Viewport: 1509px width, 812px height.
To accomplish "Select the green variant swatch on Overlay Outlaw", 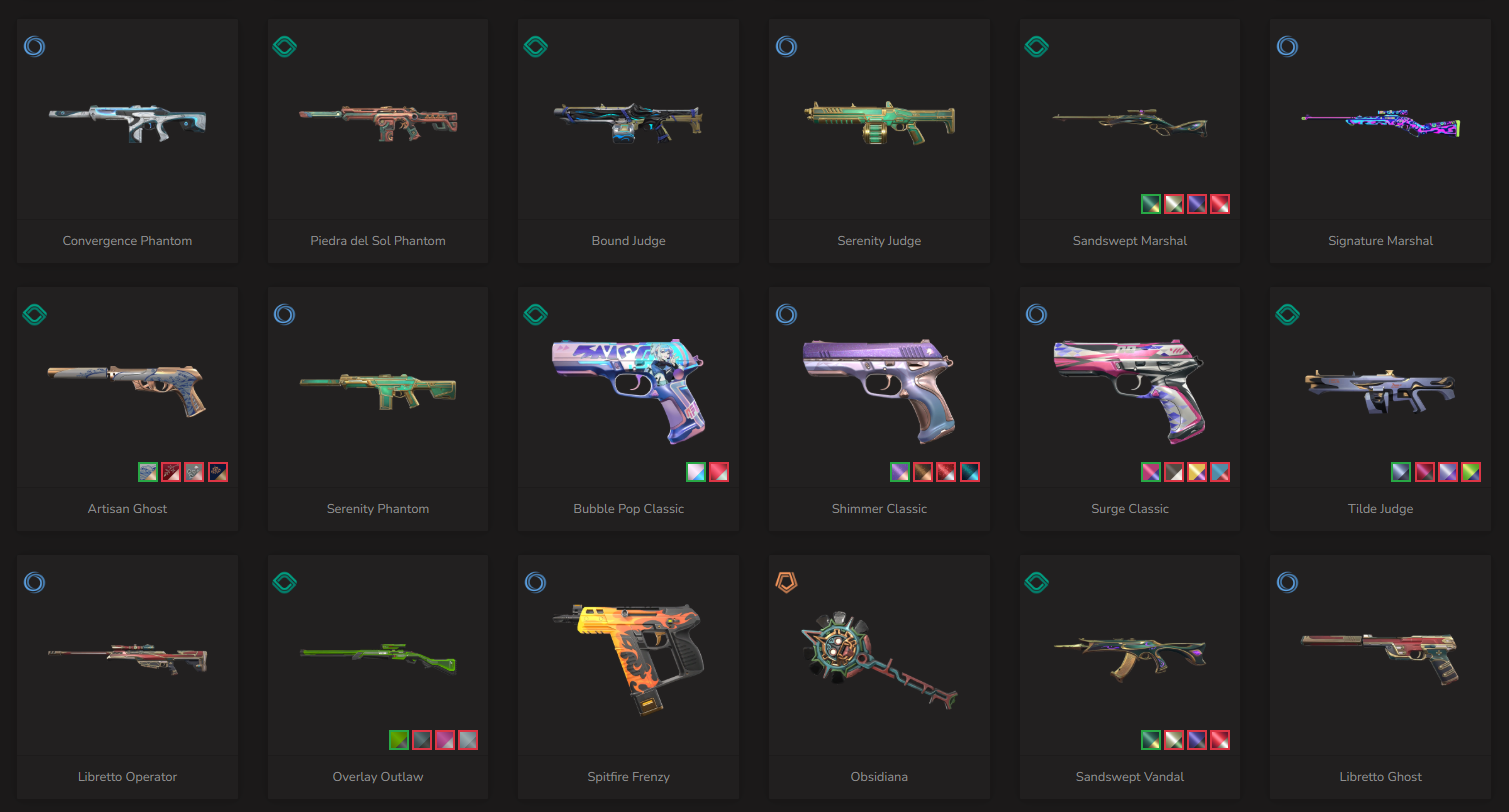I will click(x=399, y=740).
